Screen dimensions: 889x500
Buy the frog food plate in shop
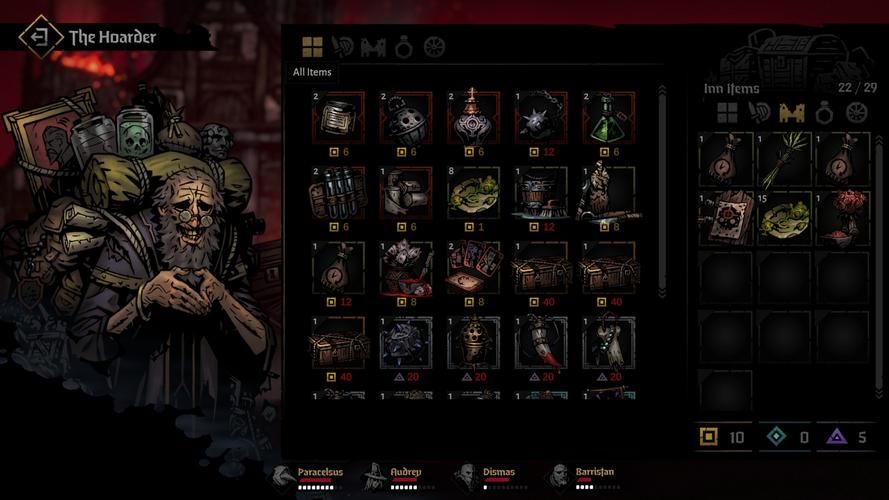point(473,193)
